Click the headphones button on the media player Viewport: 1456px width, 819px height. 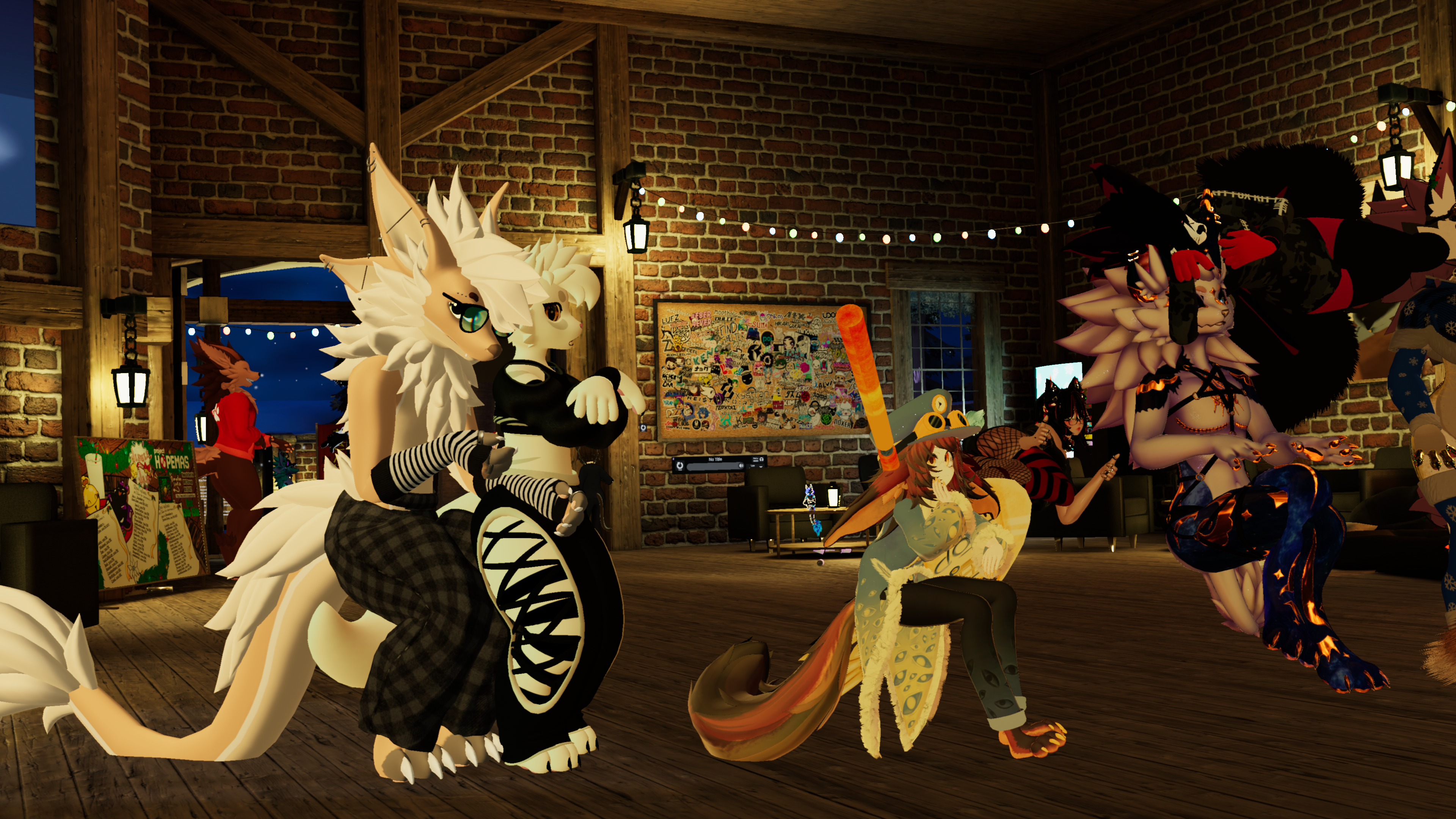[x=761, y=460]
